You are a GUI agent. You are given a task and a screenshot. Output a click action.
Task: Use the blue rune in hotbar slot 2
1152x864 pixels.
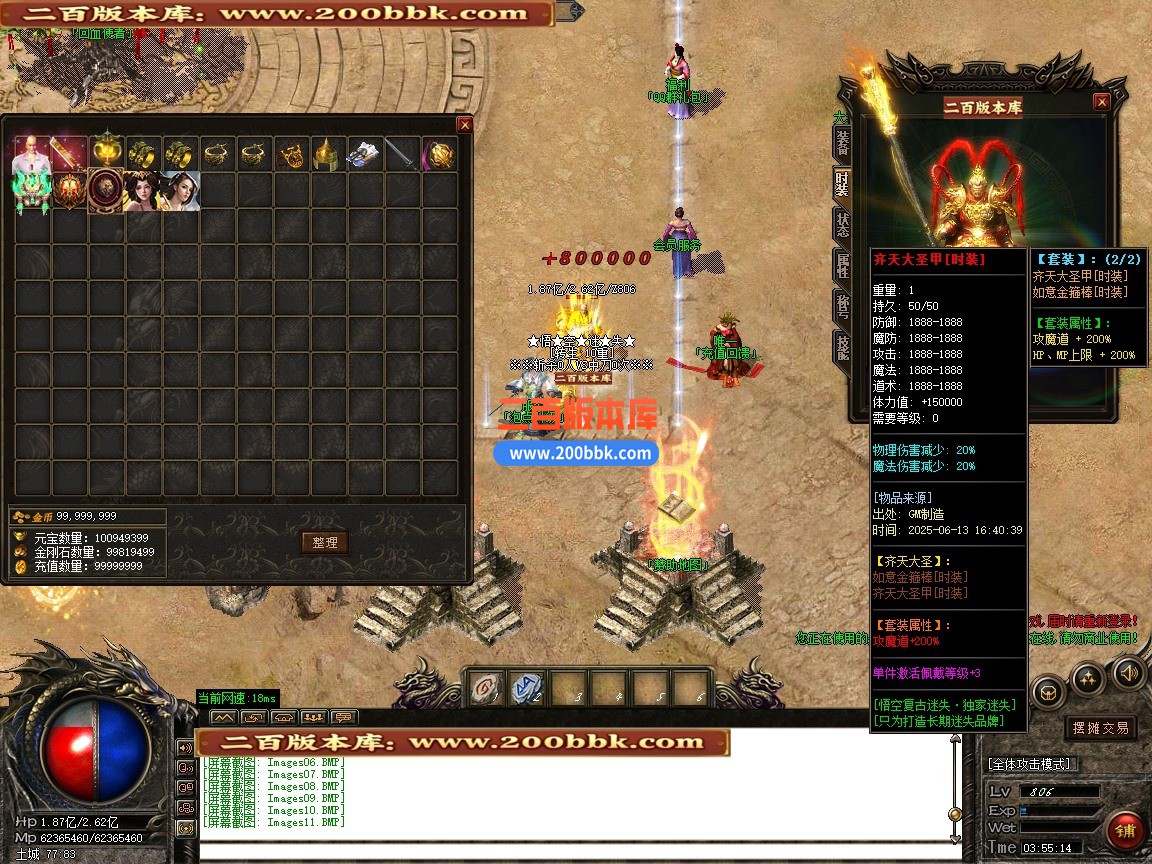tap(526, 689)
